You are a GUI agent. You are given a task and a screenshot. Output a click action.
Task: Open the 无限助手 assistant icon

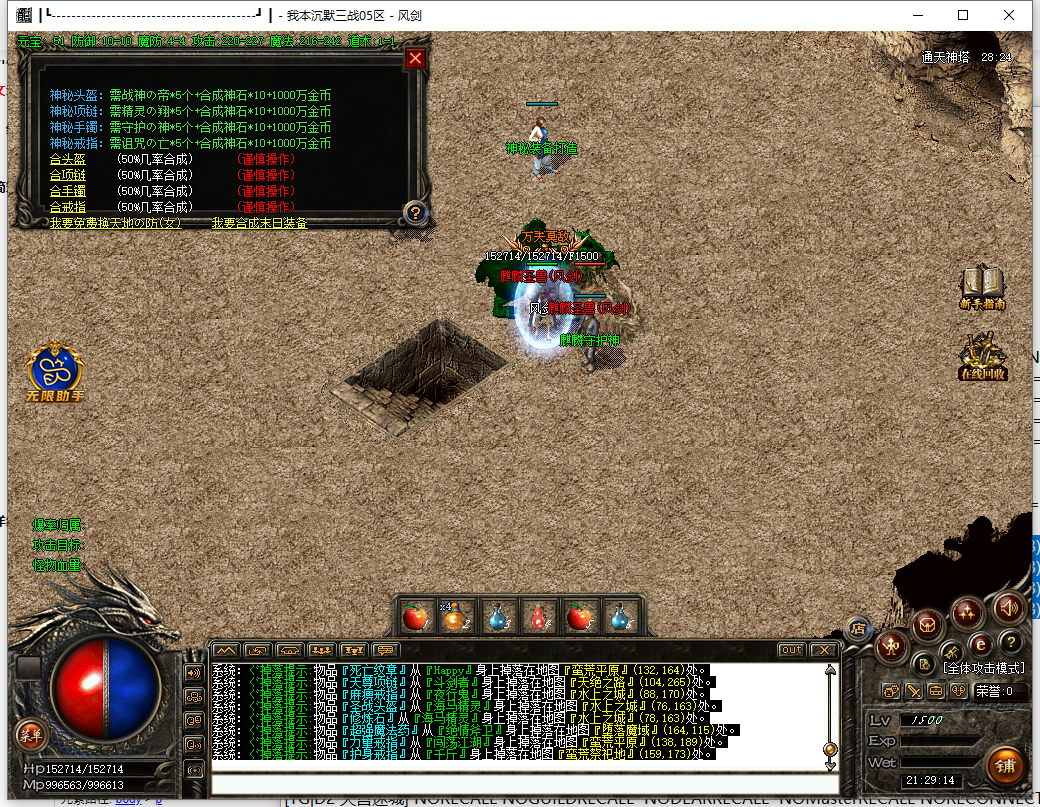coord(55,372)
